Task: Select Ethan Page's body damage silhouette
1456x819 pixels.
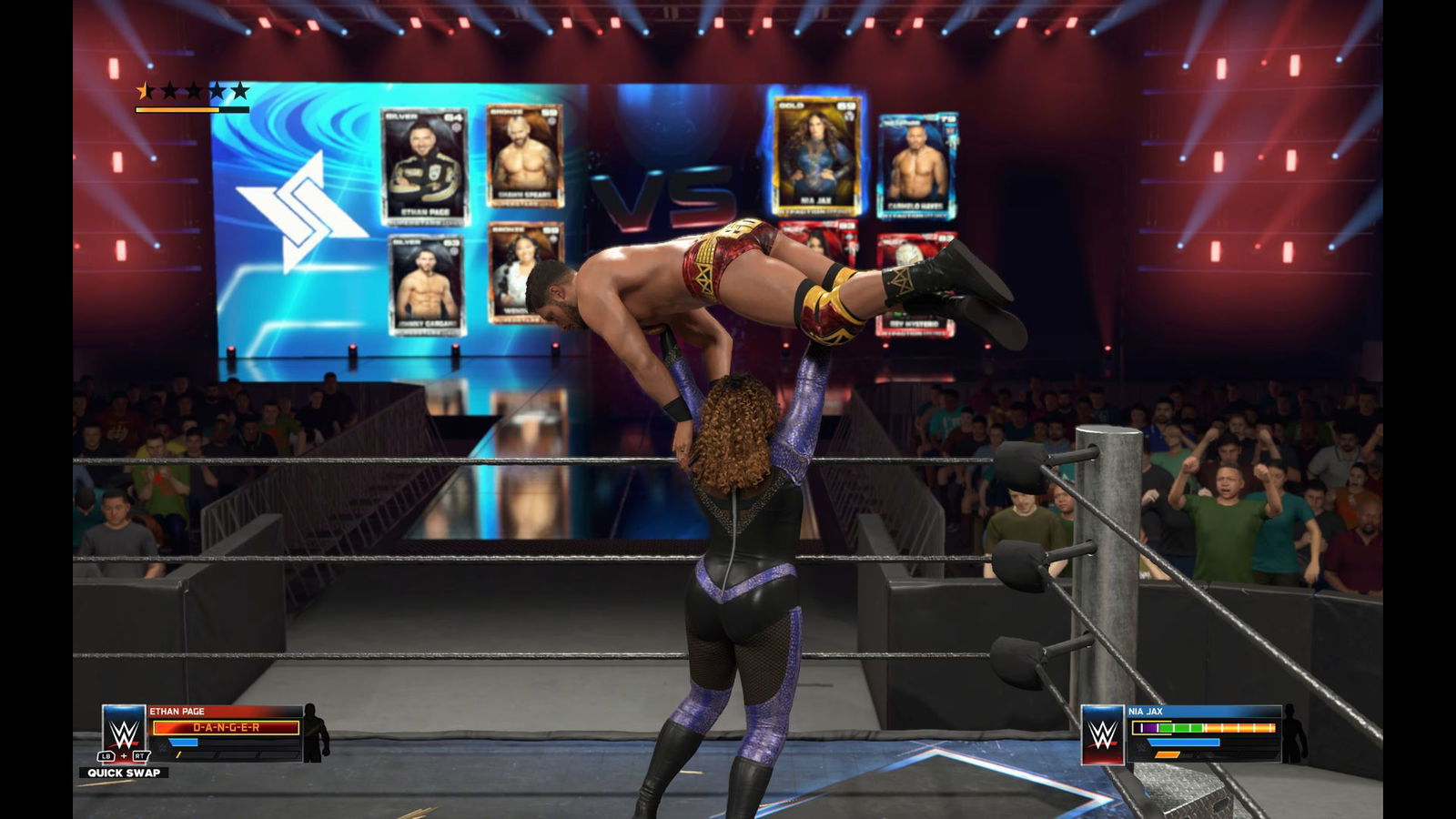Action: click(x=315, y=733)
